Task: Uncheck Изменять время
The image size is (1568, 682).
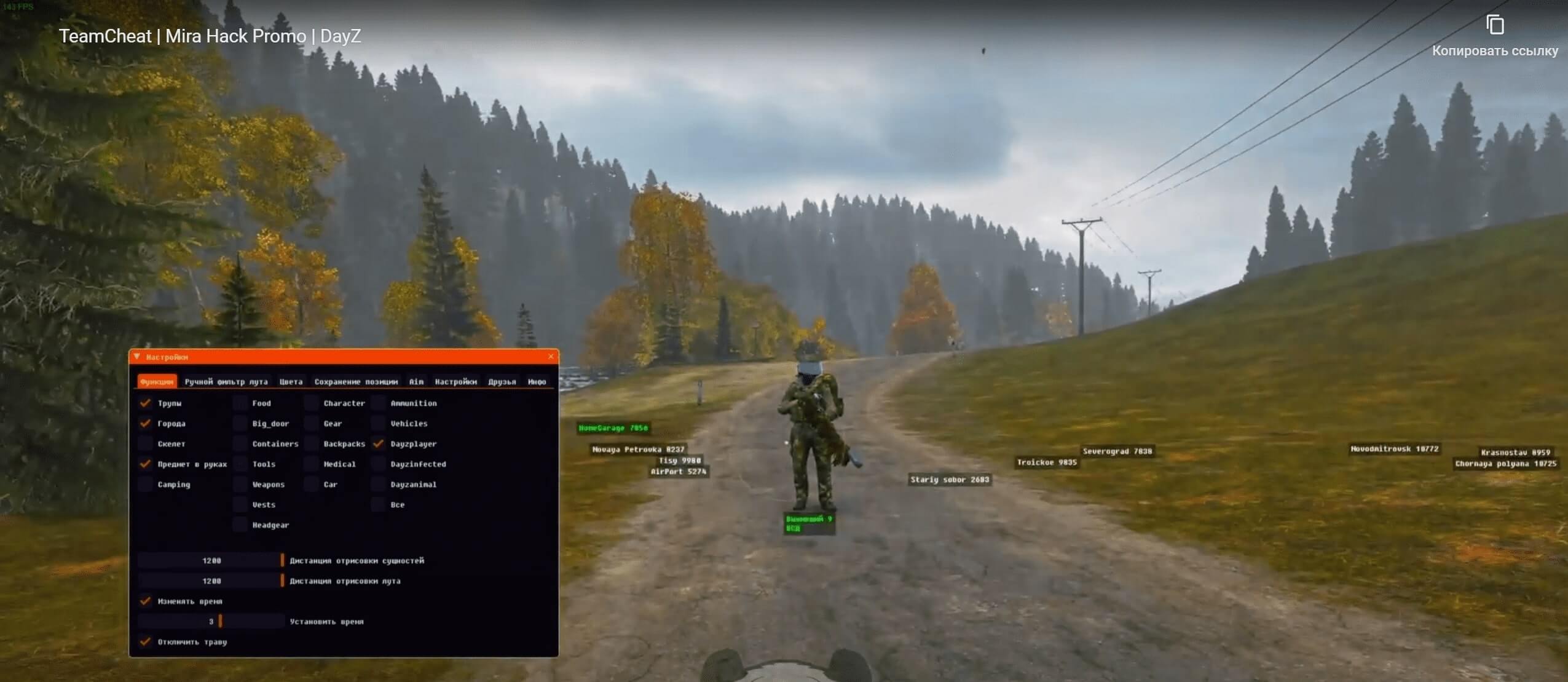Action: (x=146, y=601)
